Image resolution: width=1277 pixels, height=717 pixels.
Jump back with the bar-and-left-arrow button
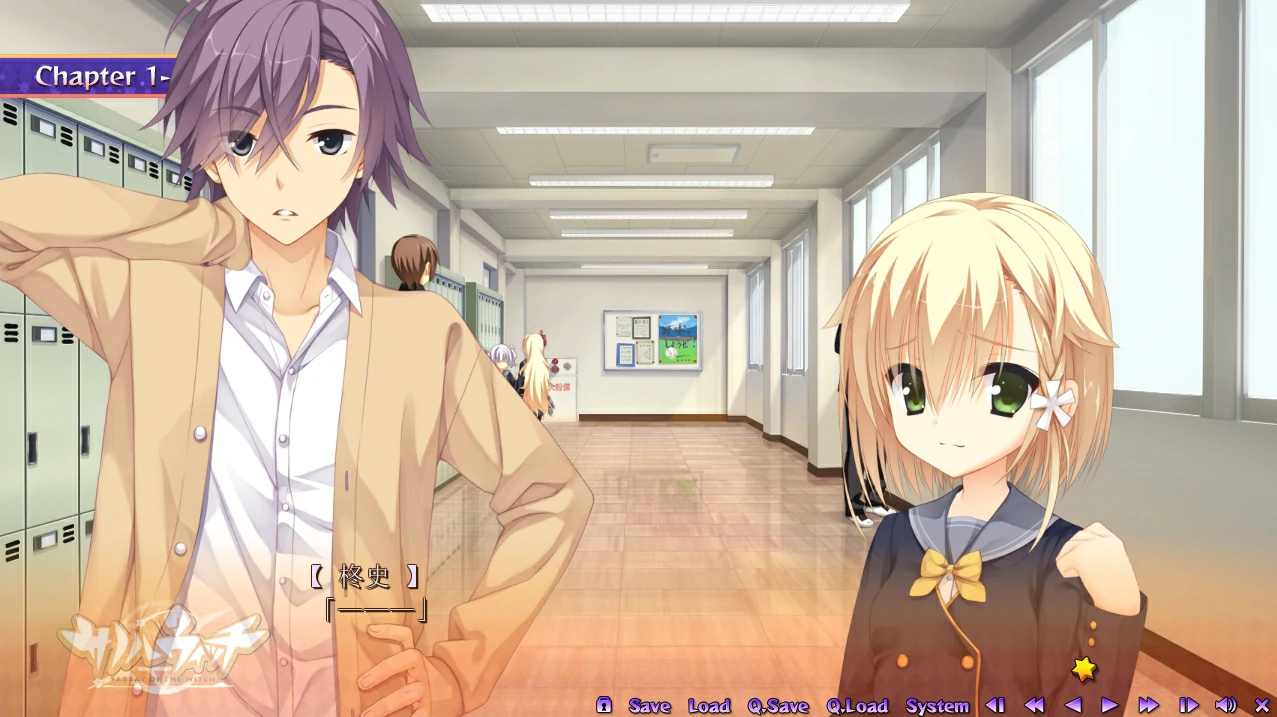(x=996, y=706)
